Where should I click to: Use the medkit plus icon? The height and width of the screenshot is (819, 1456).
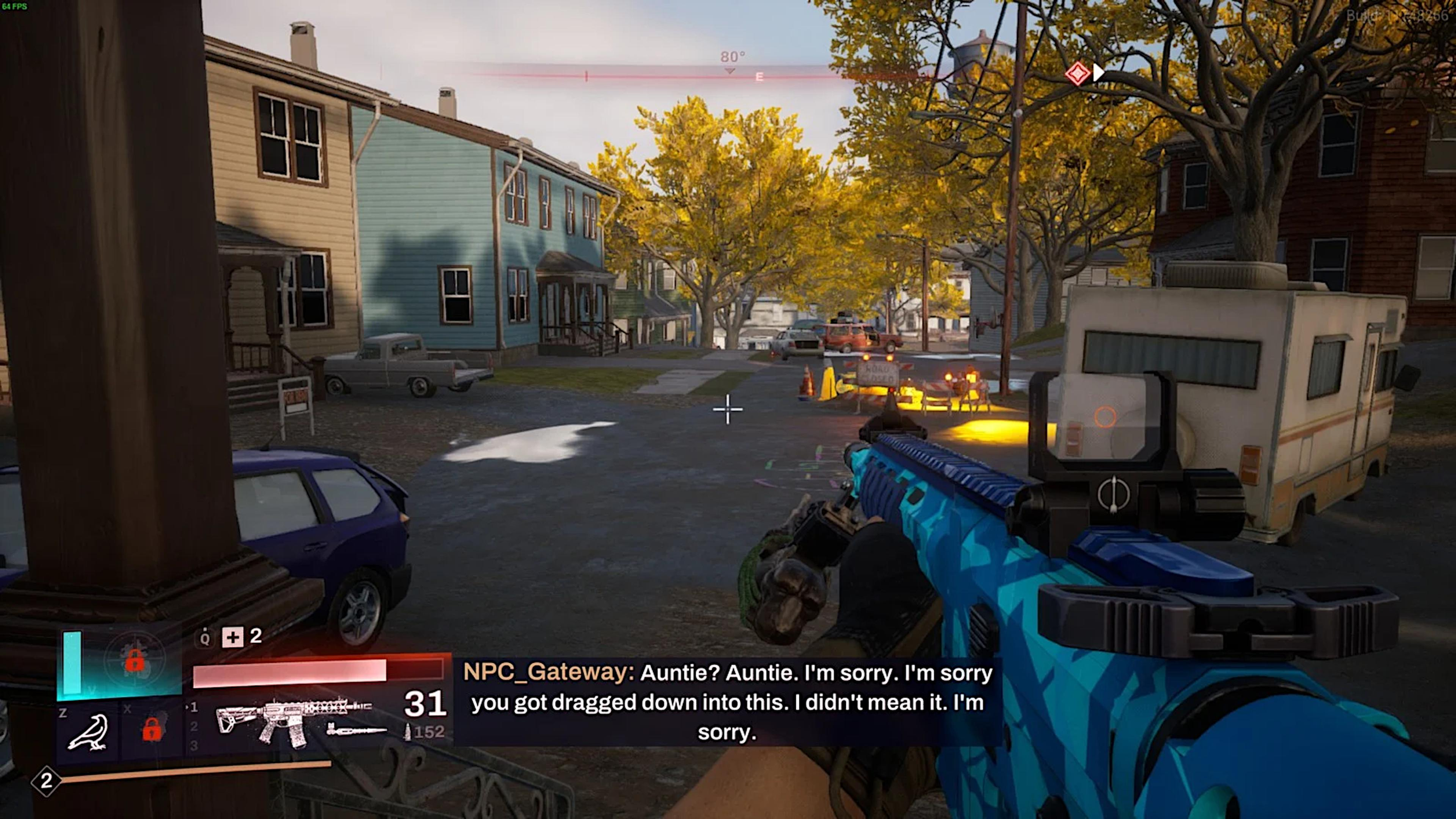pos(232,638)
